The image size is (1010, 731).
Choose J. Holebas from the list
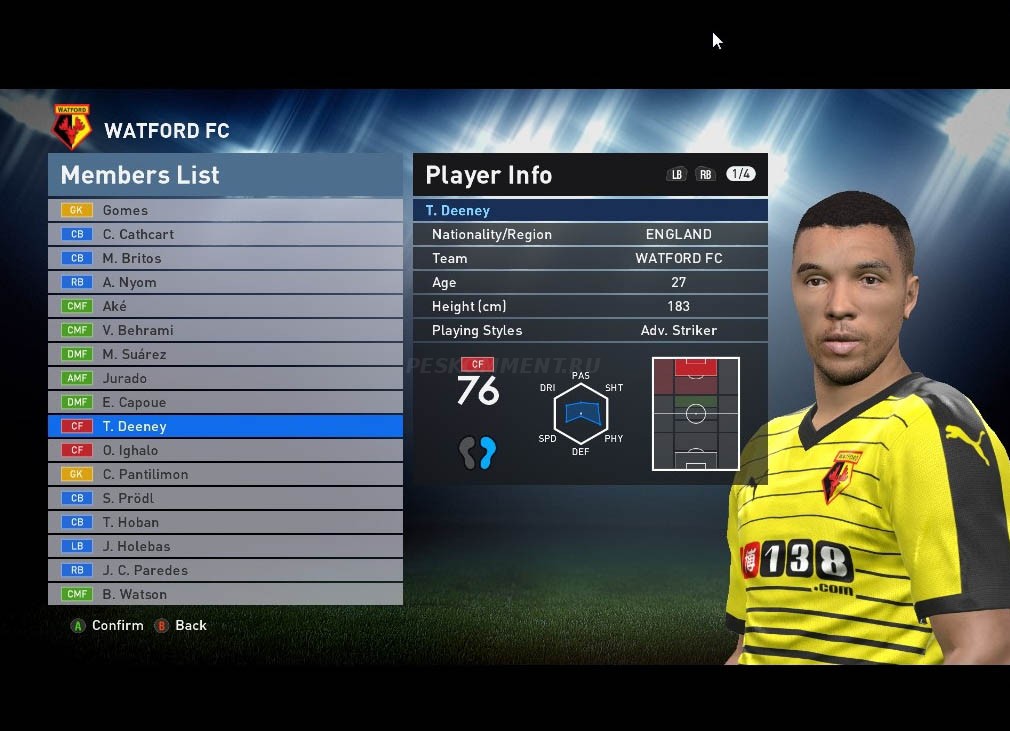click(x=225, y=546)
